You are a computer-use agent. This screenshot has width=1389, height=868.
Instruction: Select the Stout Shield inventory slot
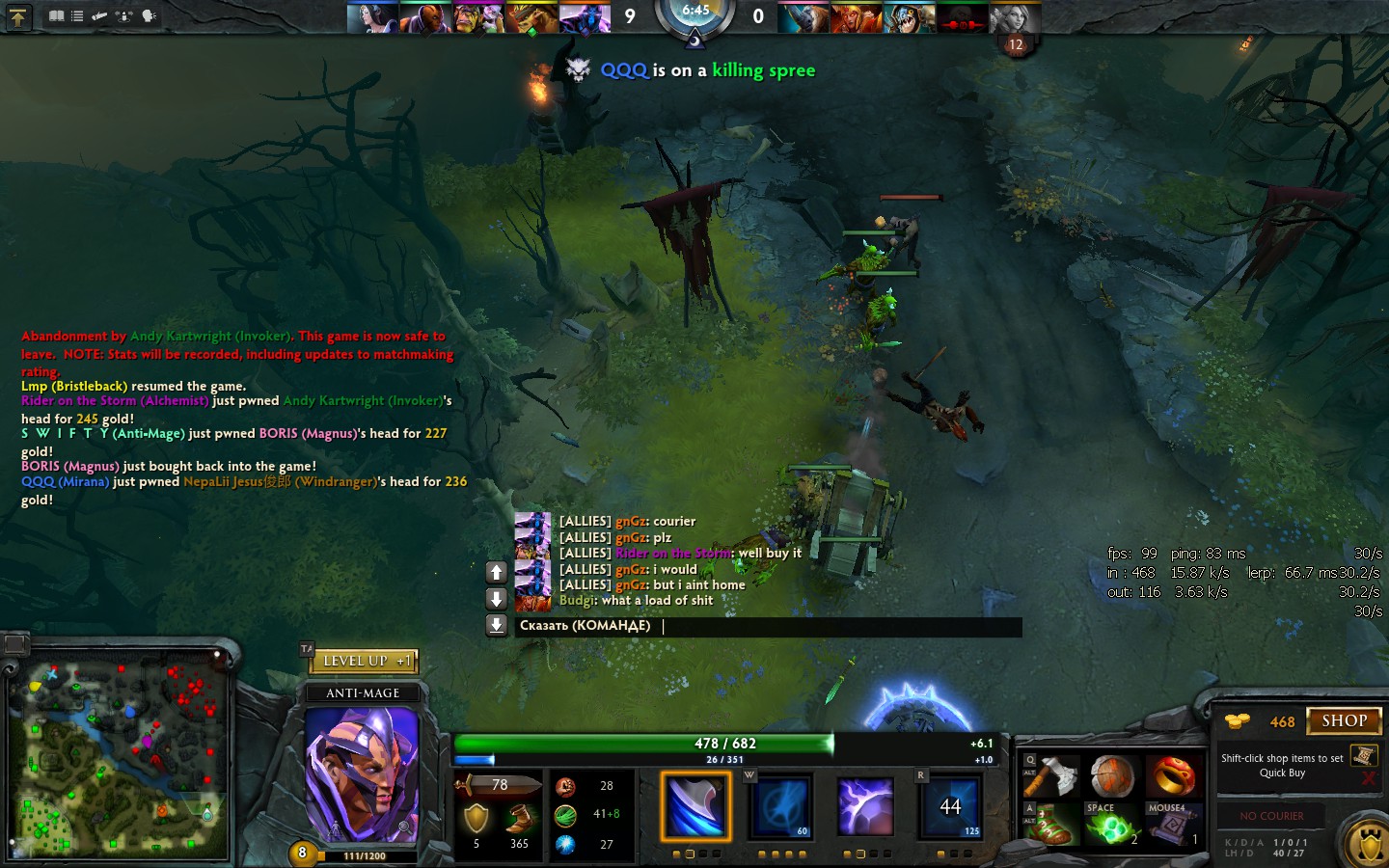coord(1112,775)
